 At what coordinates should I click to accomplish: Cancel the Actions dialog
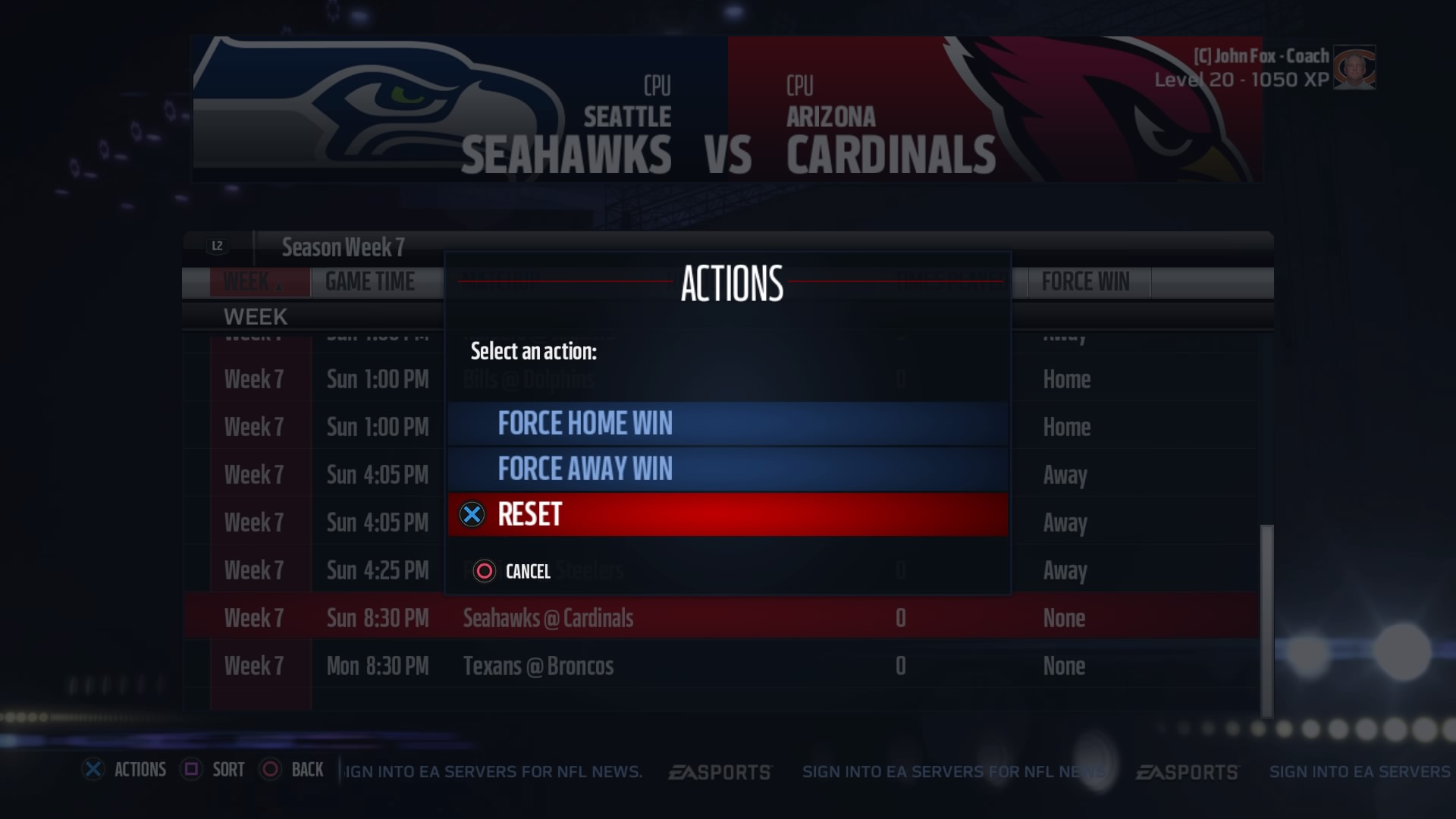pyautogui.click(x=513, y=571)
